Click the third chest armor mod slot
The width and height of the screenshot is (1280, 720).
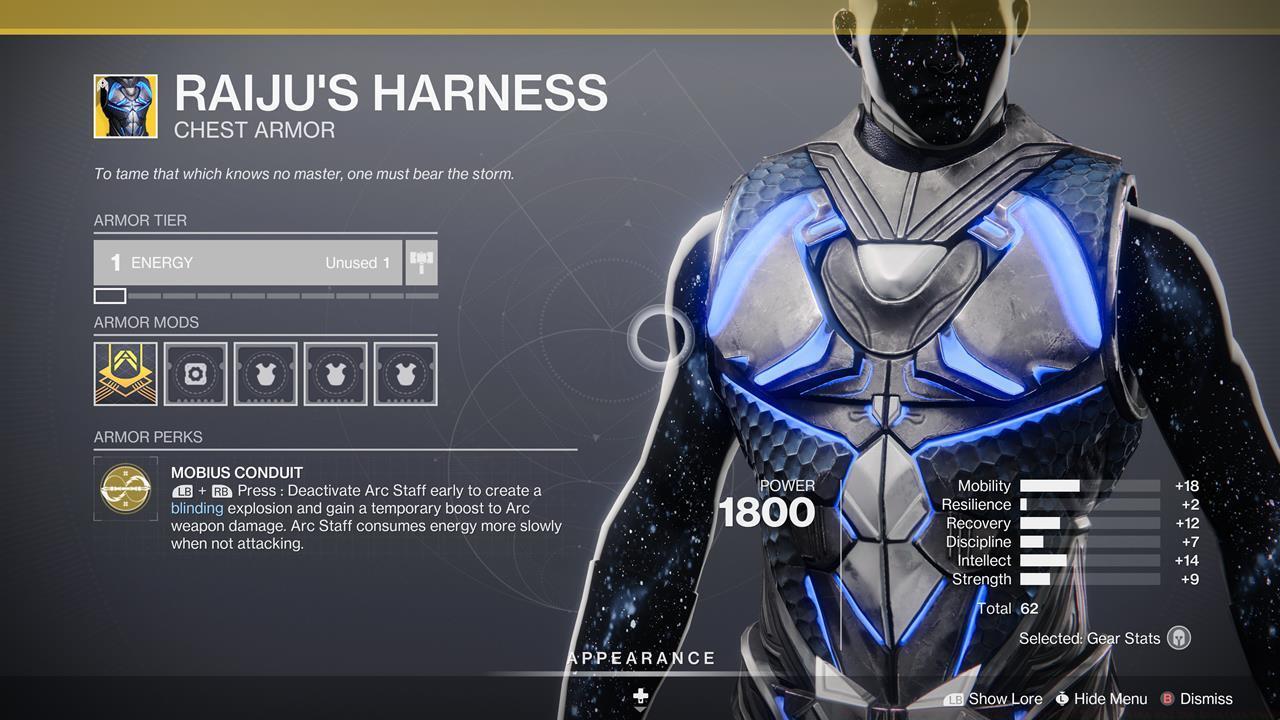(x=406, y=373)
